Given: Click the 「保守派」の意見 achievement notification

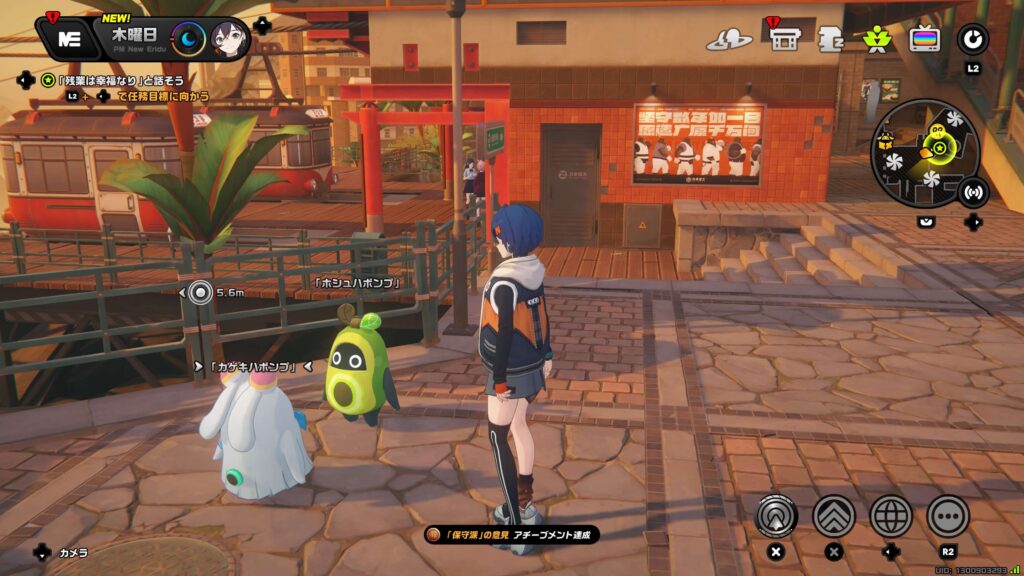Looking at the screenshot, I should coord(512,536).
